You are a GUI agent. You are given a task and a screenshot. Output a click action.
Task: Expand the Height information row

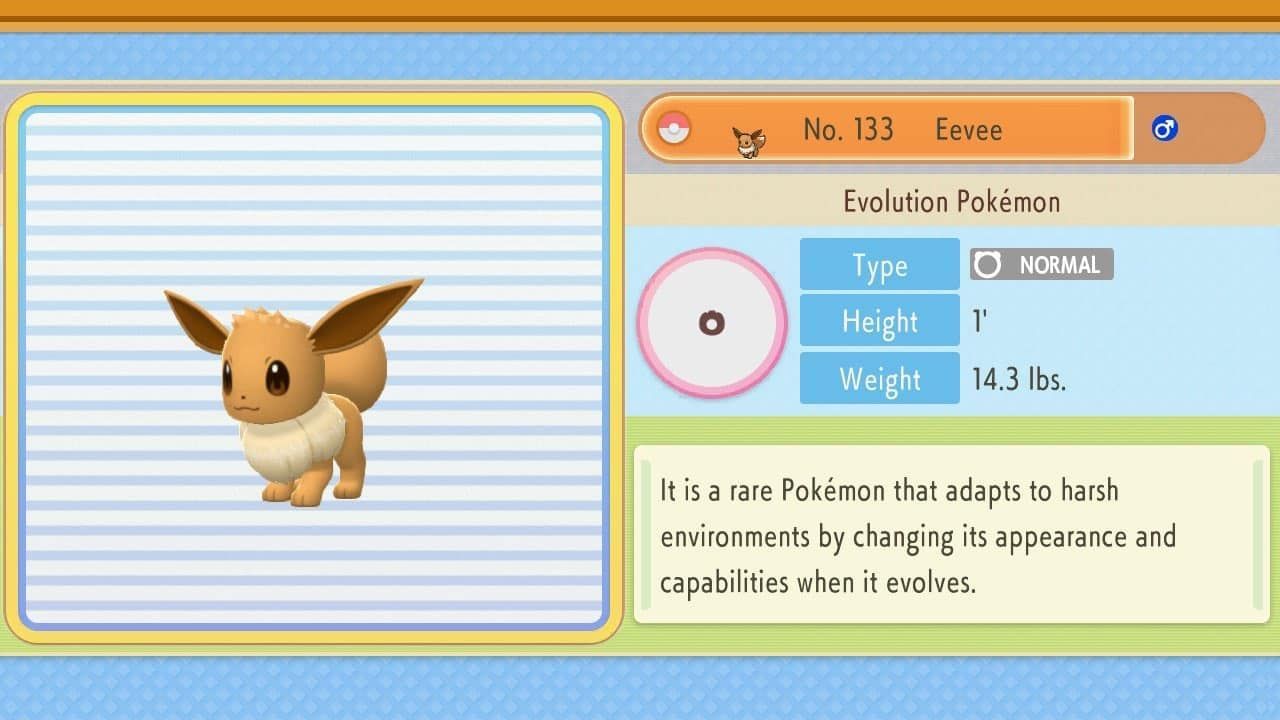[879, 321]
